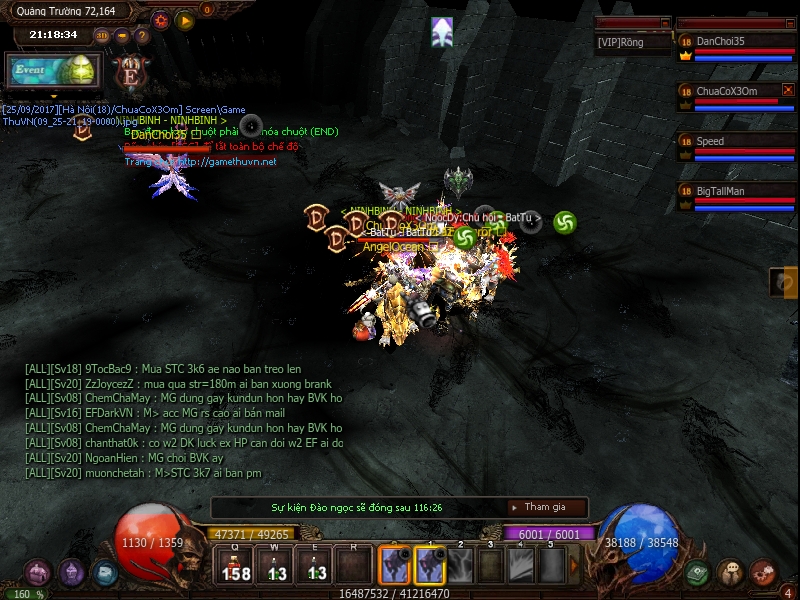Use the Q slot potion
Viewport: 800px width, 600px height.
235,567
